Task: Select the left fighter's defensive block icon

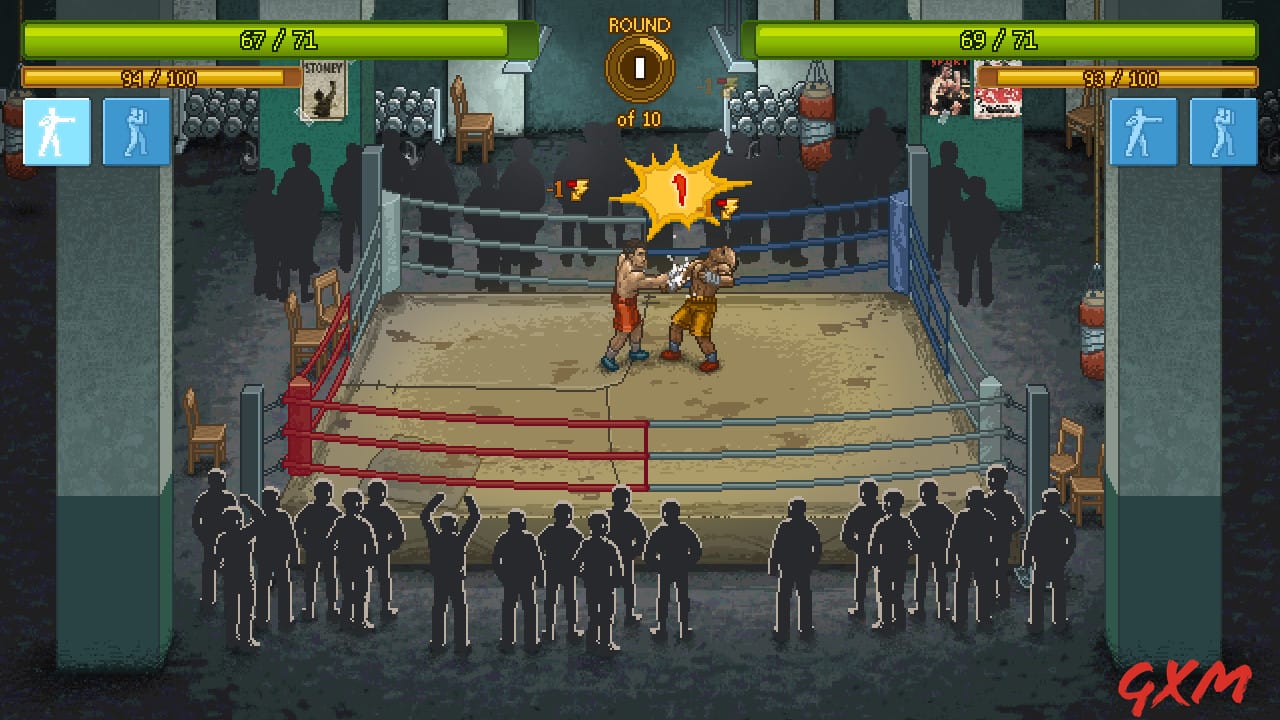Action: tap(136, 132)
